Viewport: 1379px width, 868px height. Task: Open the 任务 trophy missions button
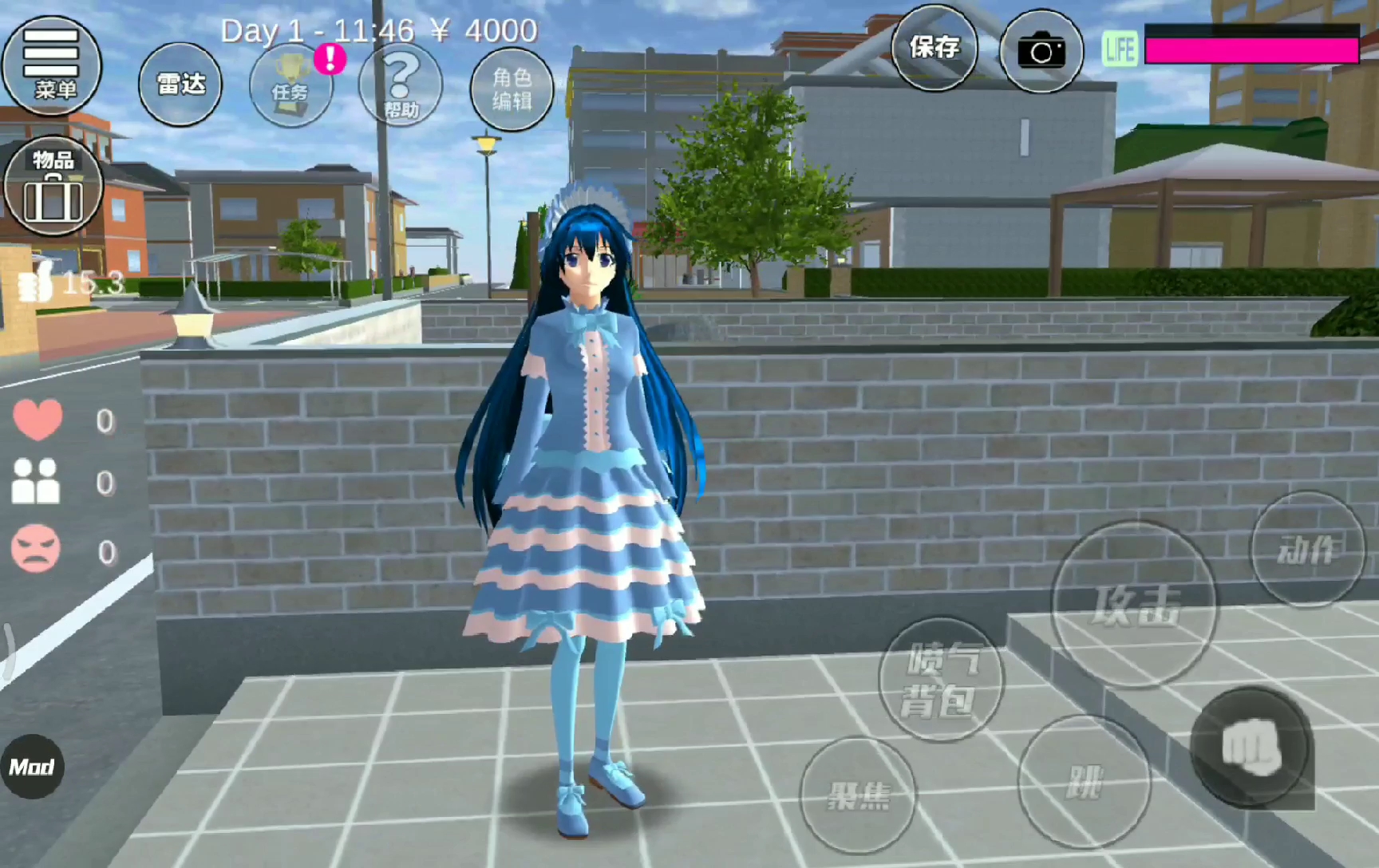[290, 86]
